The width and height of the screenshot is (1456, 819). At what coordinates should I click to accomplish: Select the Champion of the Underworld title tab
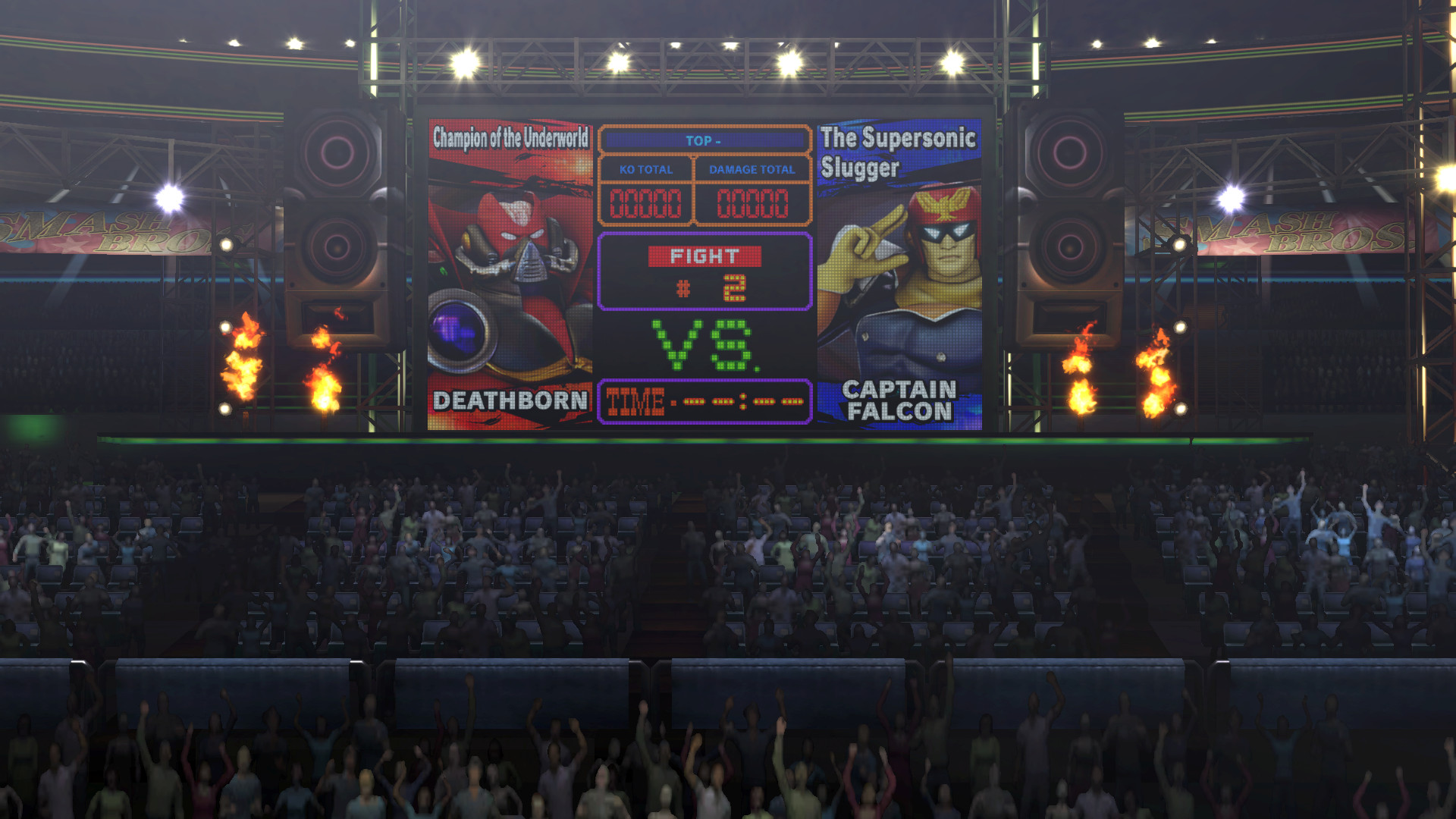[x=510, y=137]
